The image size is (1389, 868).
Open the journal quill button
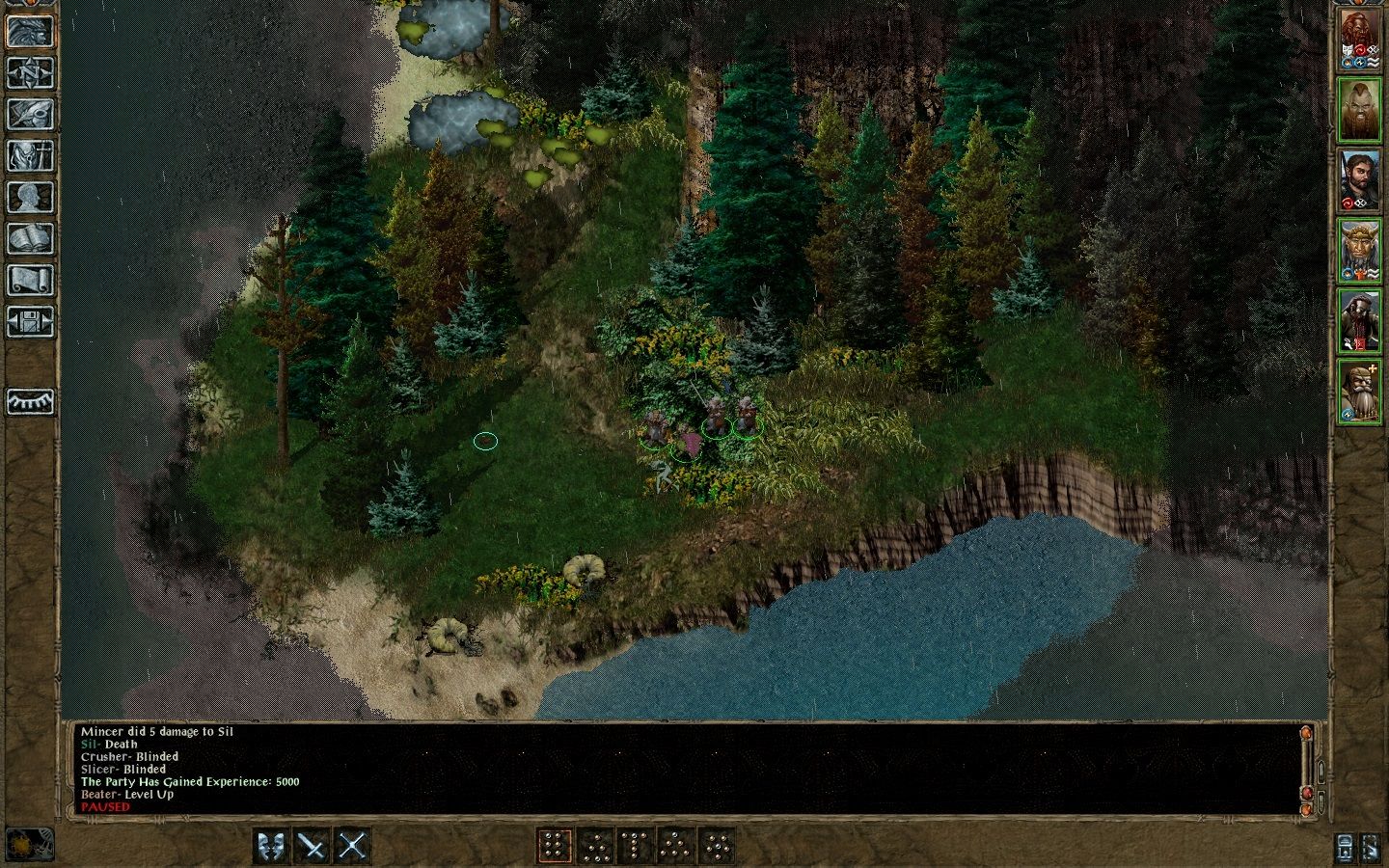coord(30,114)
